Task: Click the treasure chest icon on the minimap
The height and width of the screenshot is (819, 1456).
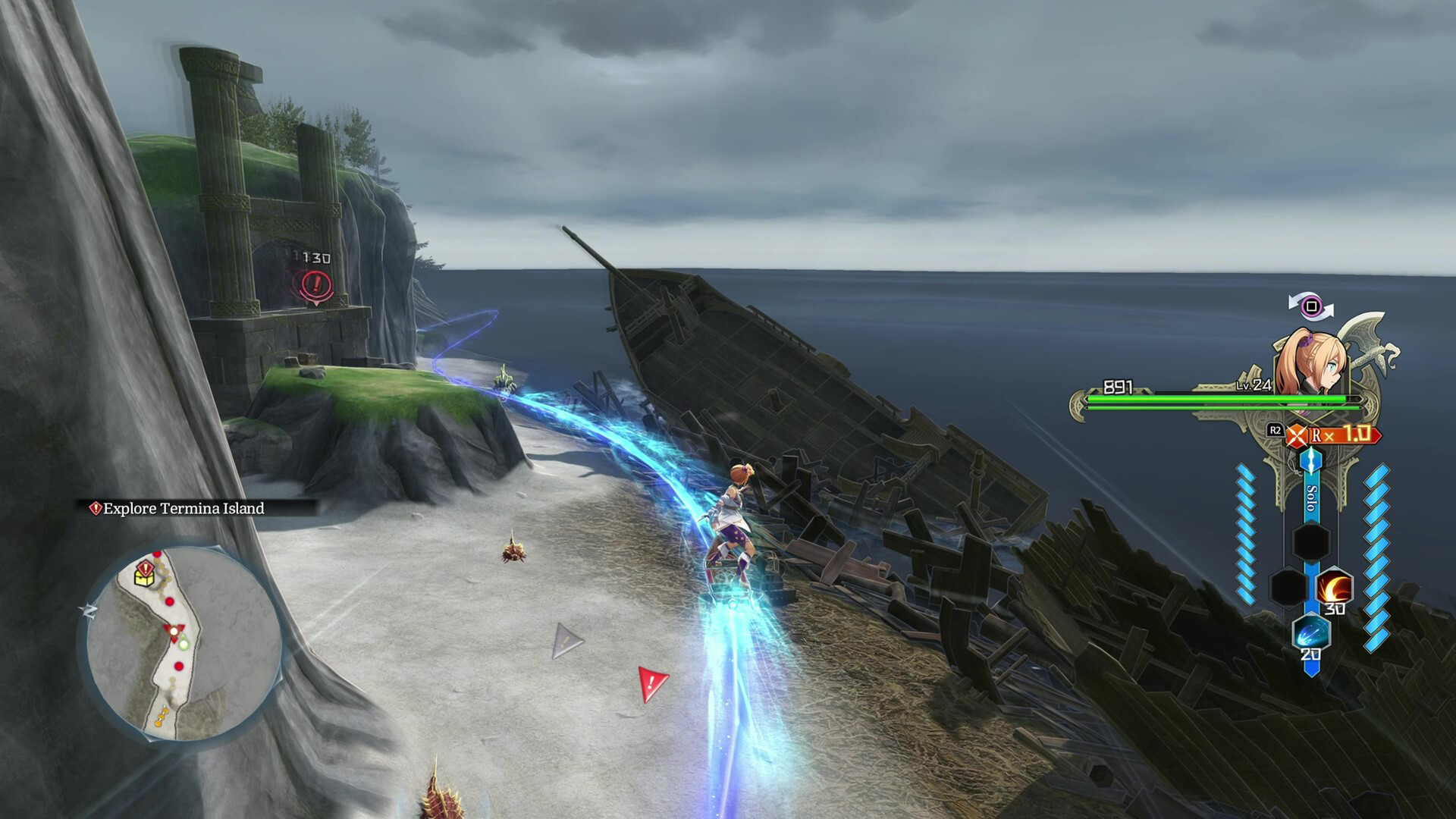Action: click(143, 579)
